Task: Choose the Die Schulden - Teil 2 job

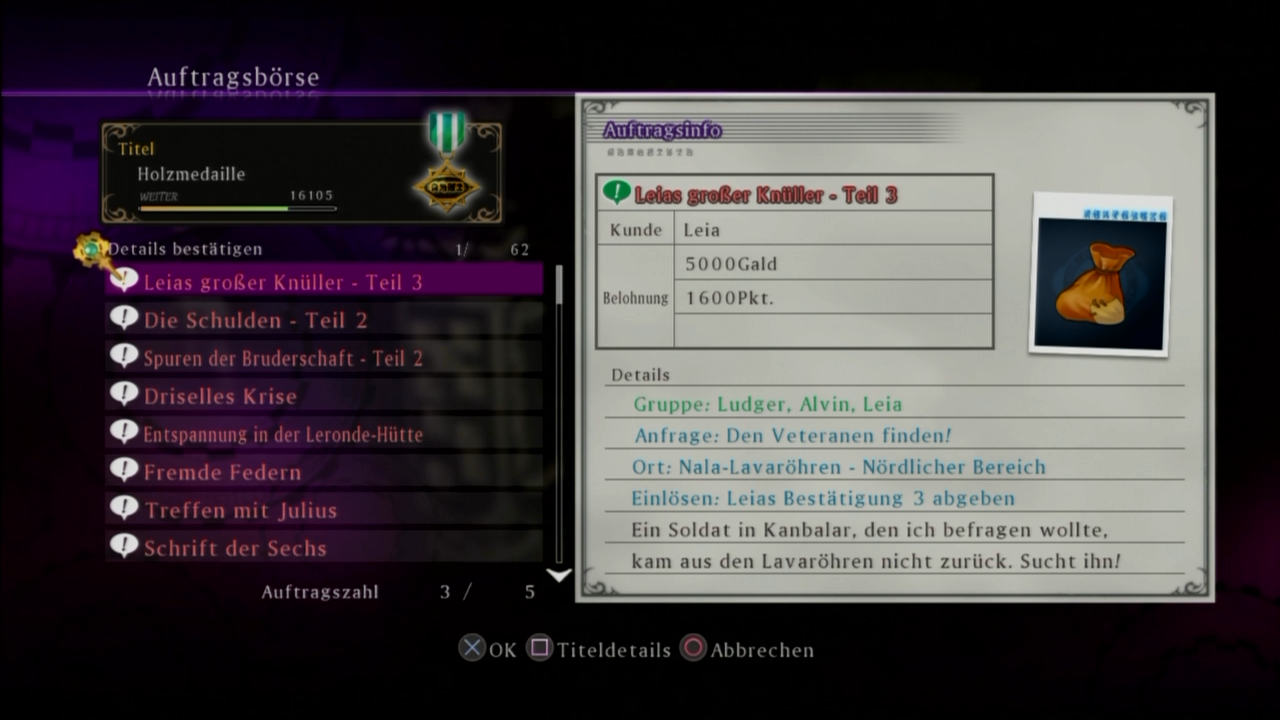Action: click(324, 320)
